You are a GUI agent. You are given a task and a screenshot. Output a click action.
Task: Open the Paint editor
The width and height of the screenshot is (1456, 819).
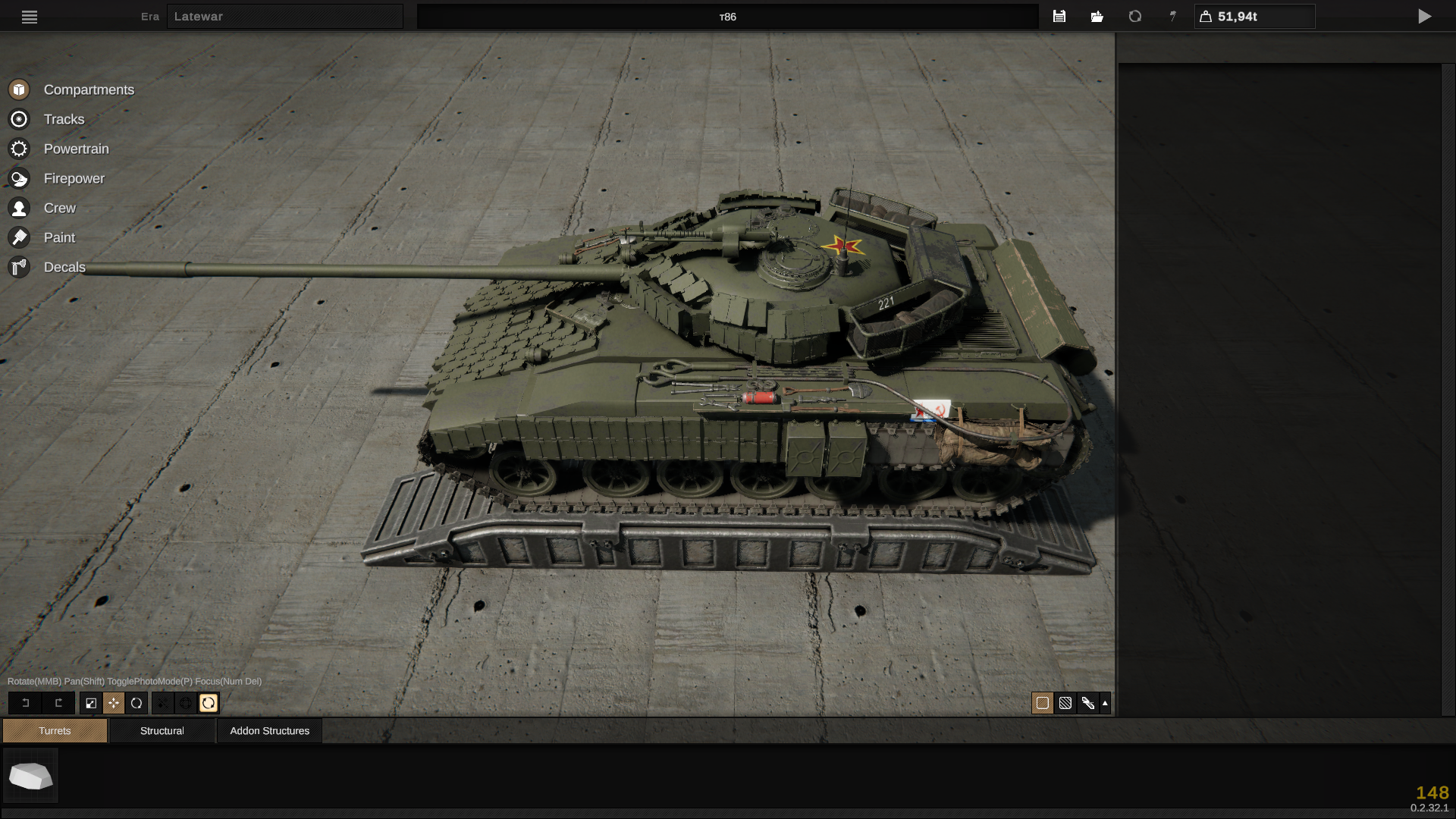58,237
